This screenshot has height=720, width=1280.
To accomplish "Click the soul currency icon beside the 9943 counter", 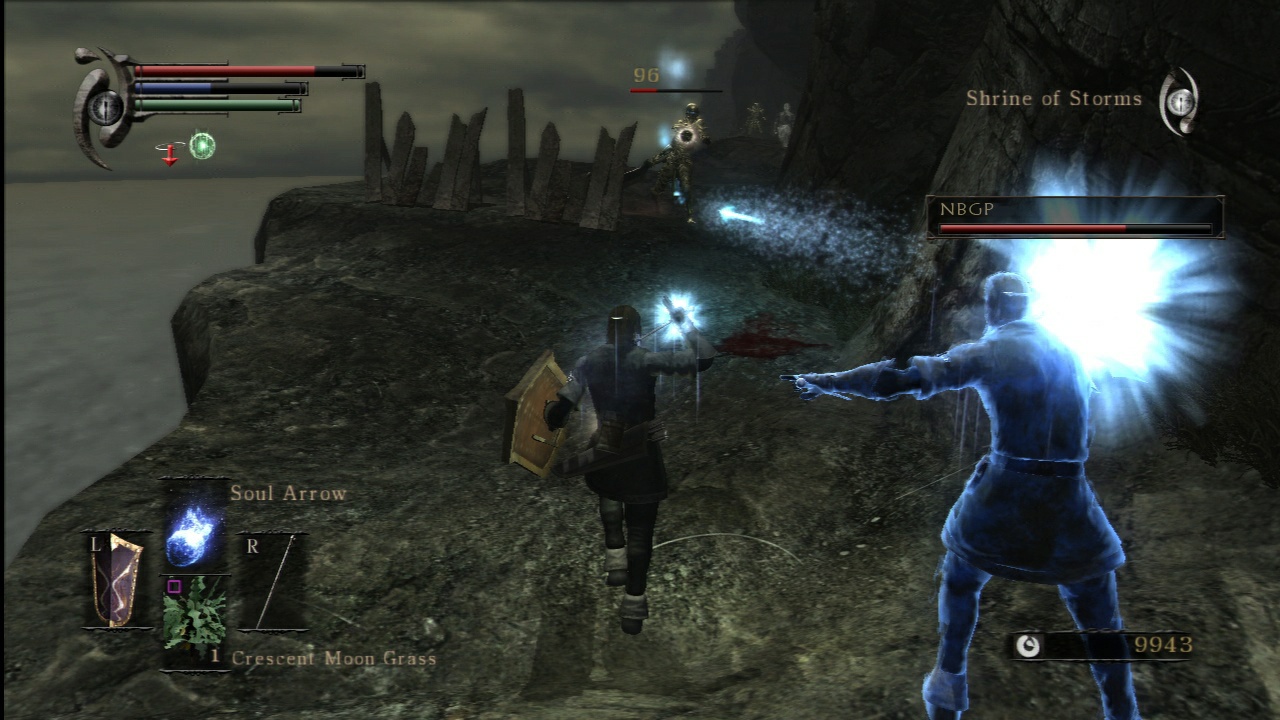I will click(x=1031, y=645).
